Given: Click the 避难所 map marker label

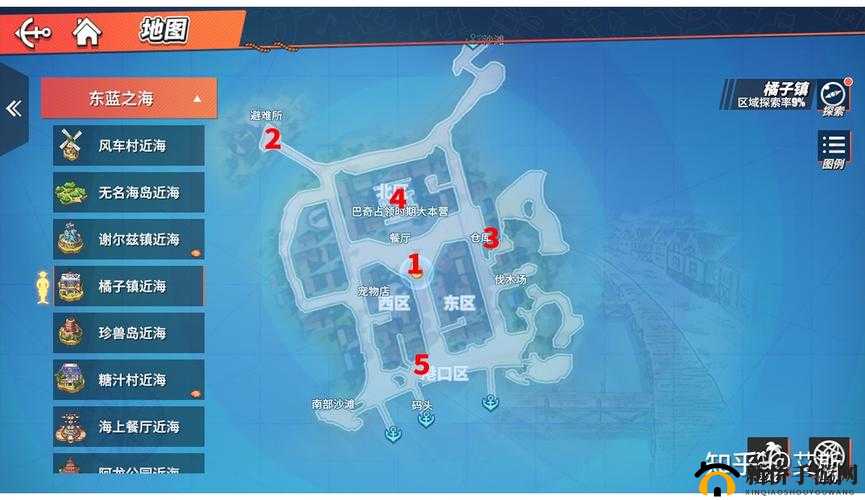Looking at the screenshot, I should (x=266, y=116).
